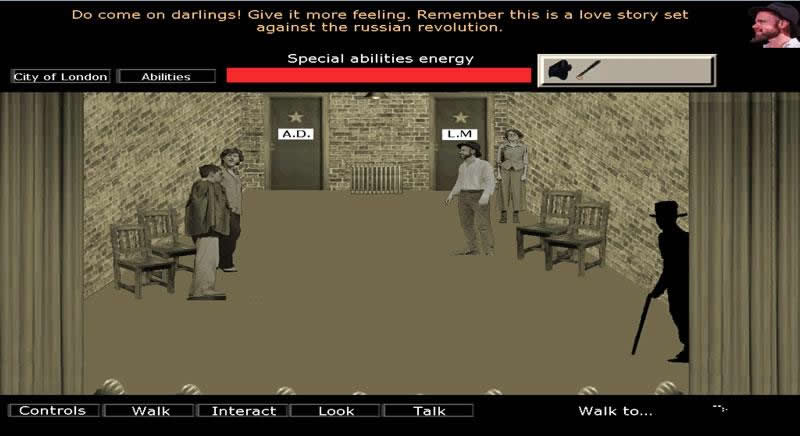The width and height of the screenshot is (800, 436).
Task: Select the black hat inventory item
Action: click(561, 71)
